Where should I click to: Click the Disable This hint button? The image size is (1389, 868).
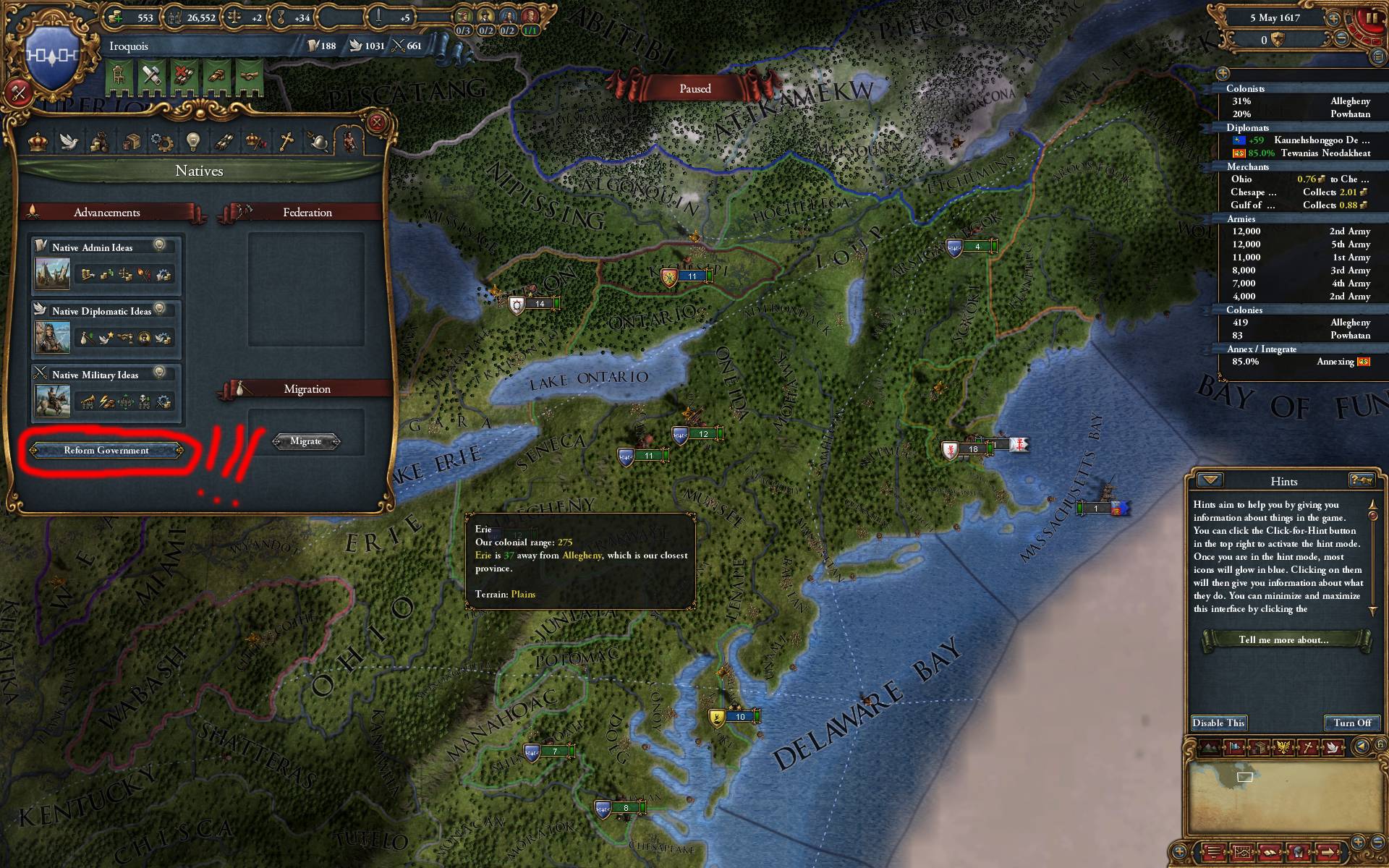pyautogui.click(x=1218, y=723)
